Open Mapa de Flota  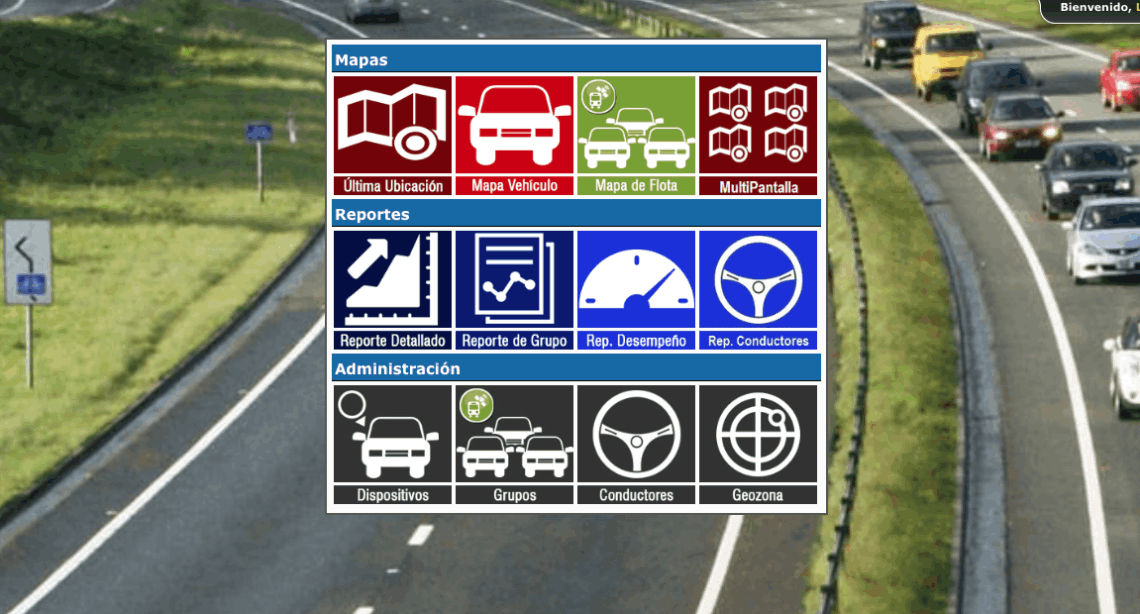636,135
